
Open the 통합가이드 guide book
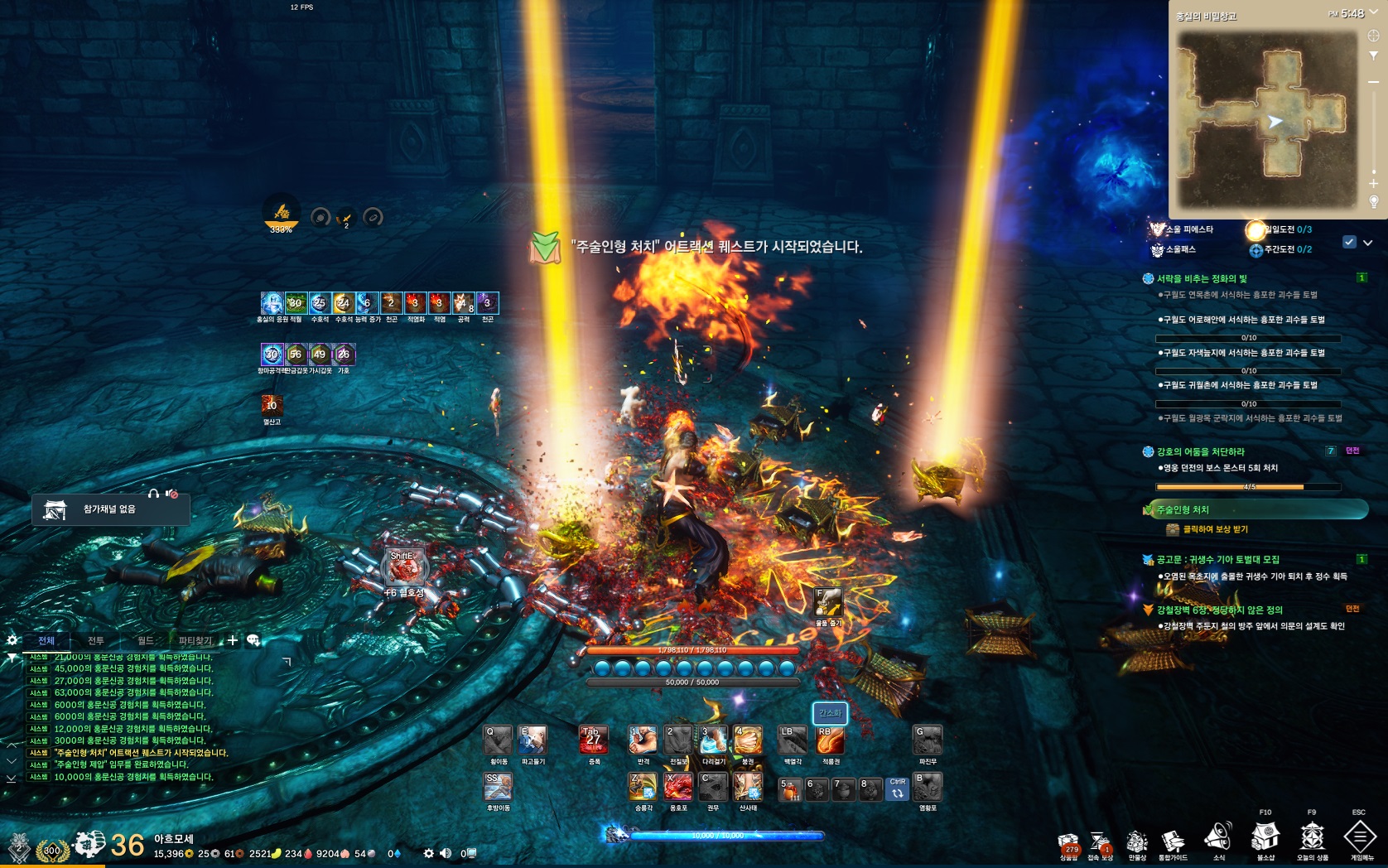click(1173, 841)
